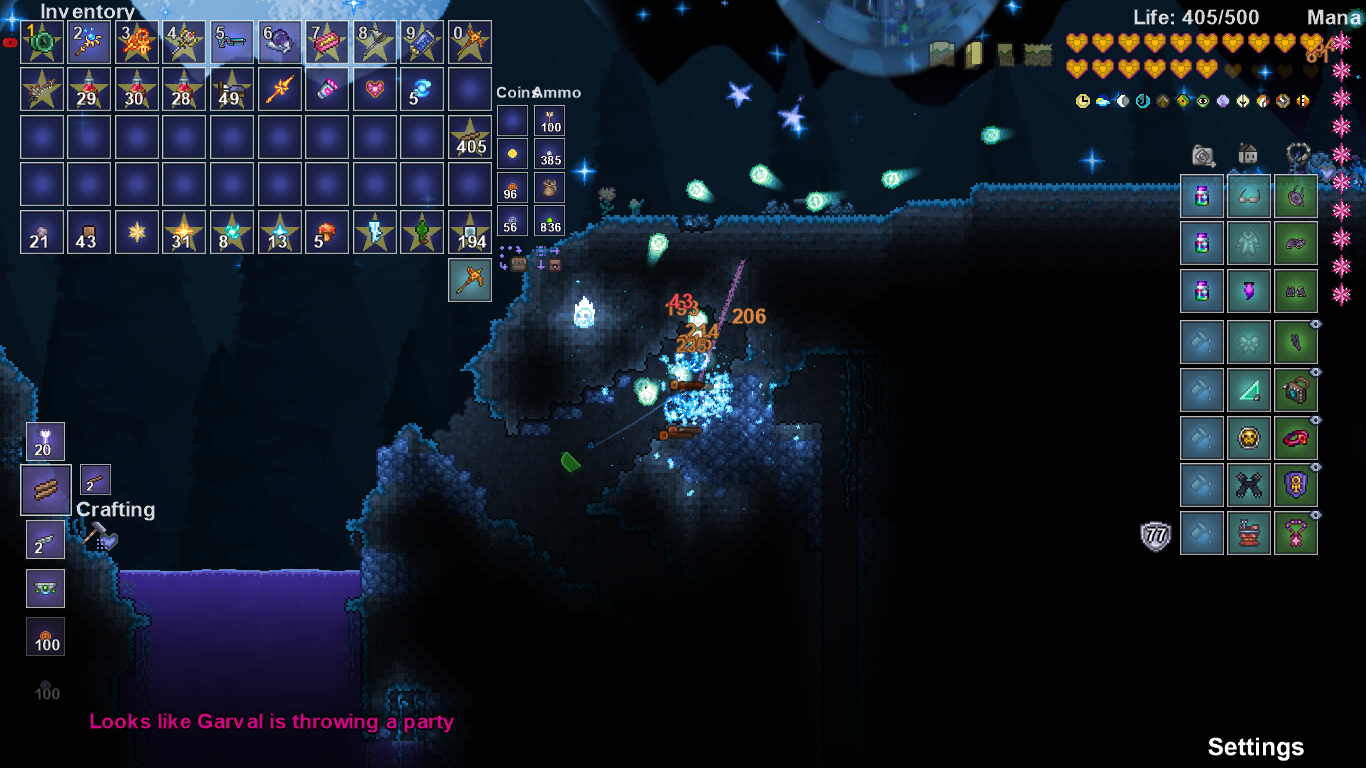Image resolution: width=1366 pixels, height=768 pixels.
Task: Click the pink heart item slot
Action: (x=375, y=89)
